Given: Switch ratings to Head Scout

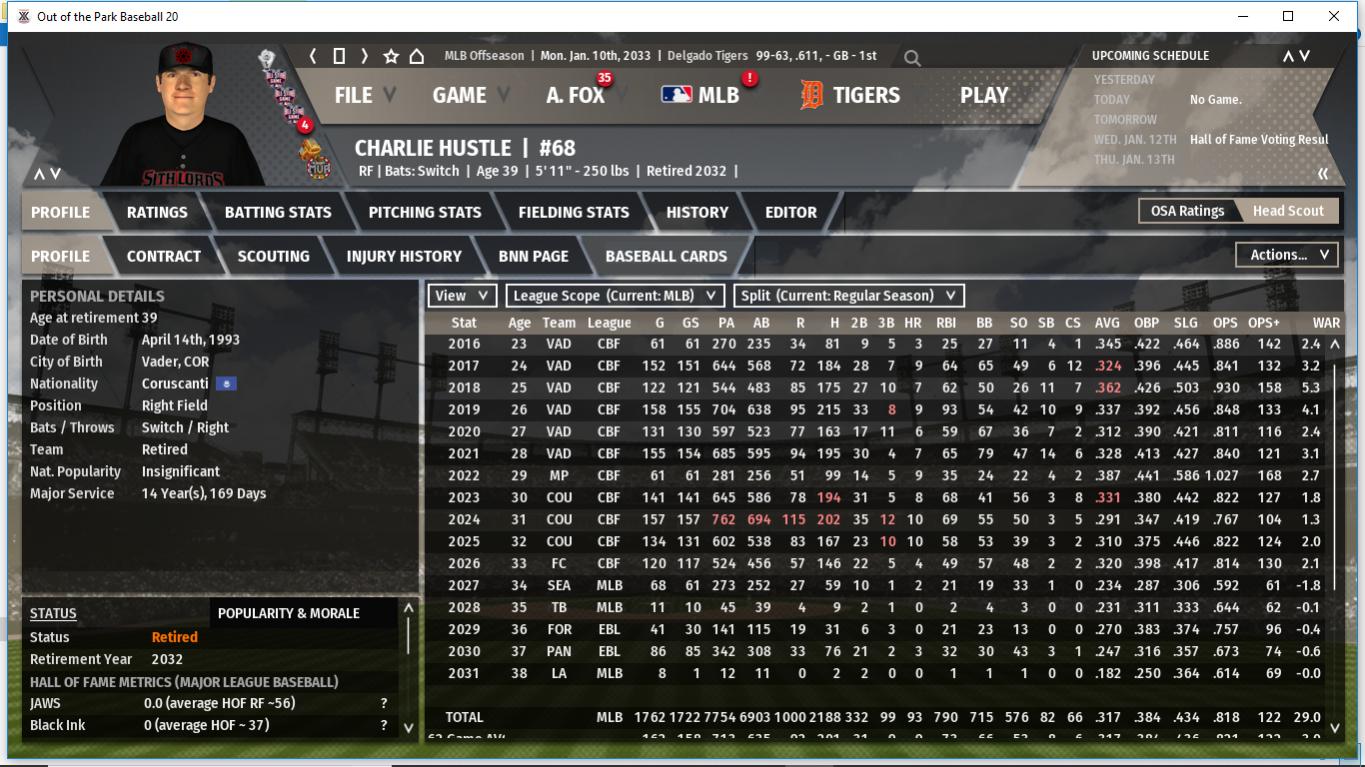Looking at the screenshot, I should point(1288,211).
